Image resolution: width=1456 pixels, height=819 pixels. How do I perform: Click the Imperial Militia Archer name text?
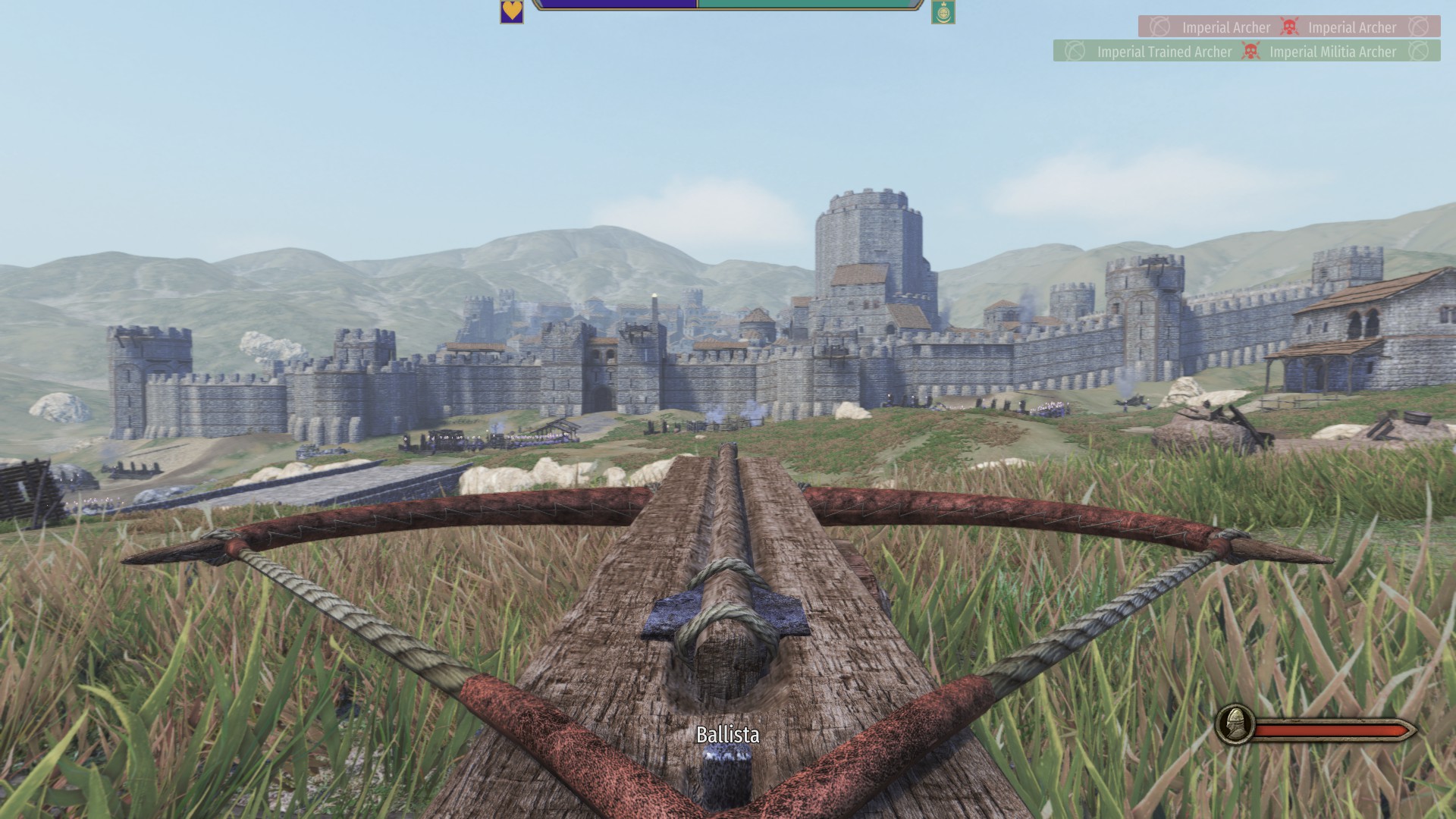click(1332, 52)
